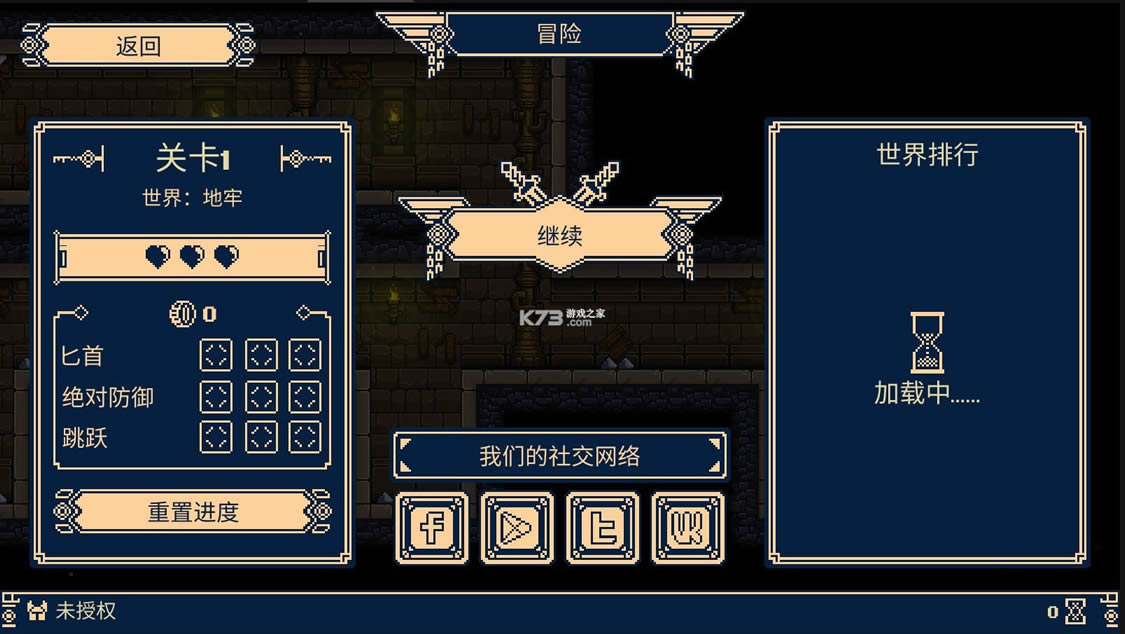Continue the game via 继续
This screenshot has width=1125, height=634.
coord(560,237)
